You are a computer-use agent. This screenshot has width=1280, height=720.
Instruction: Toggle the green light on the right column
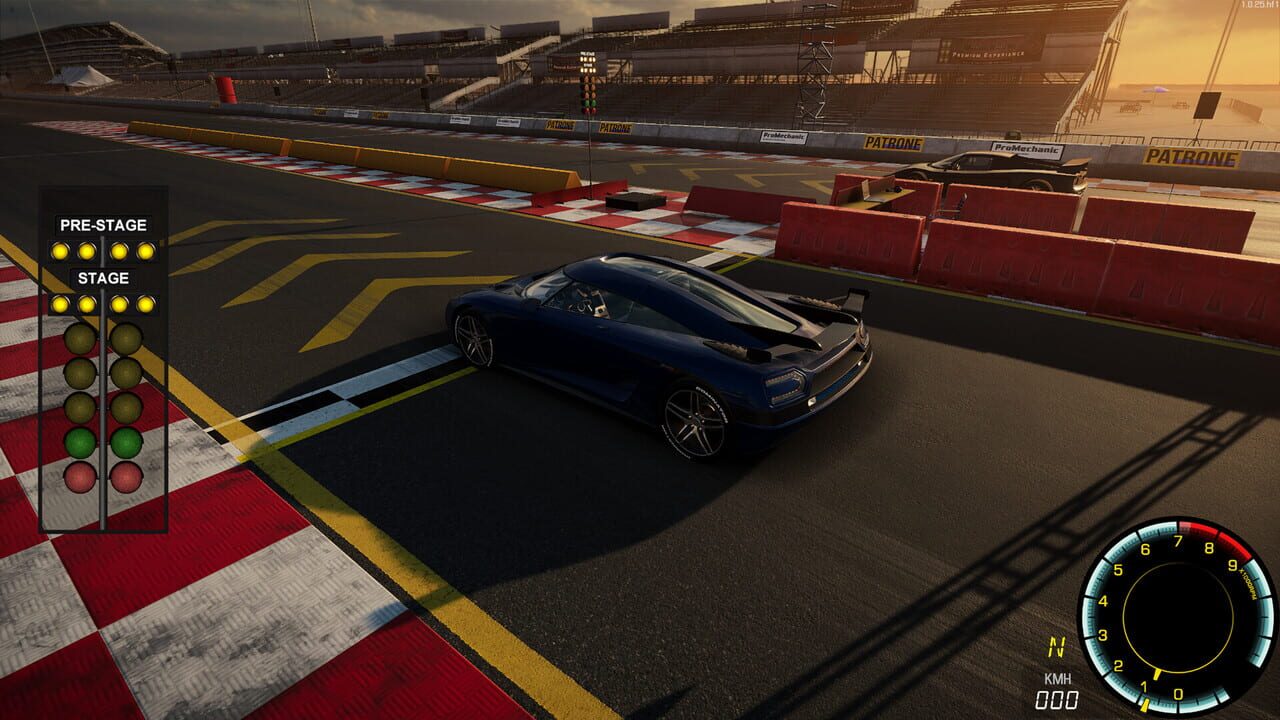coord(127,440)
